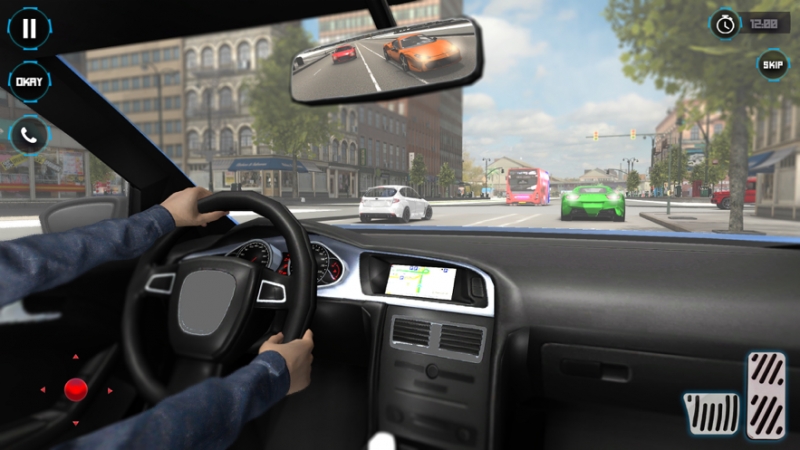Image resolution: width=800 pixels, height=450 pixels.
Task: Skip with the SKIP button
Action: (x=772, y=64)
